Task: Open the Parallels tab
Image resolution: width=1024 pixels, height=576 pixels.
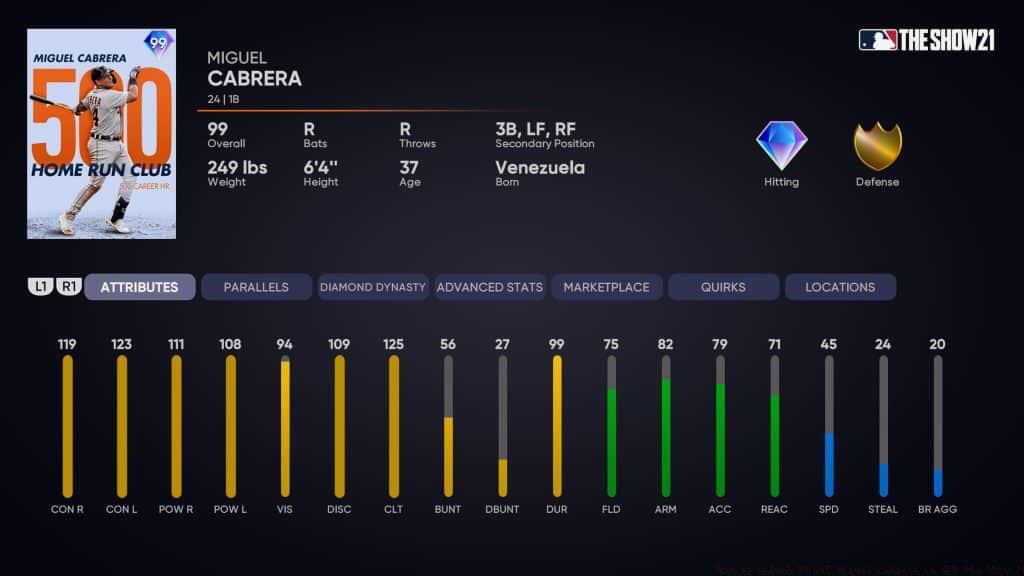Action: point(256,287)
